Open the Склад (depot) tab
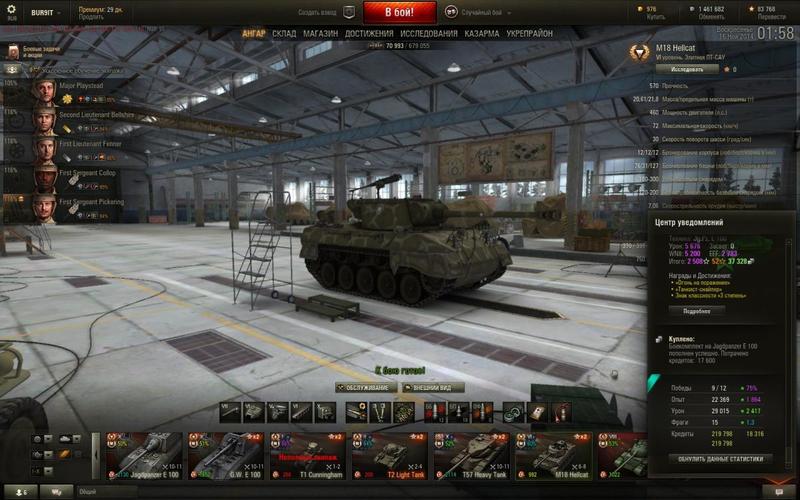 (284, 33)
